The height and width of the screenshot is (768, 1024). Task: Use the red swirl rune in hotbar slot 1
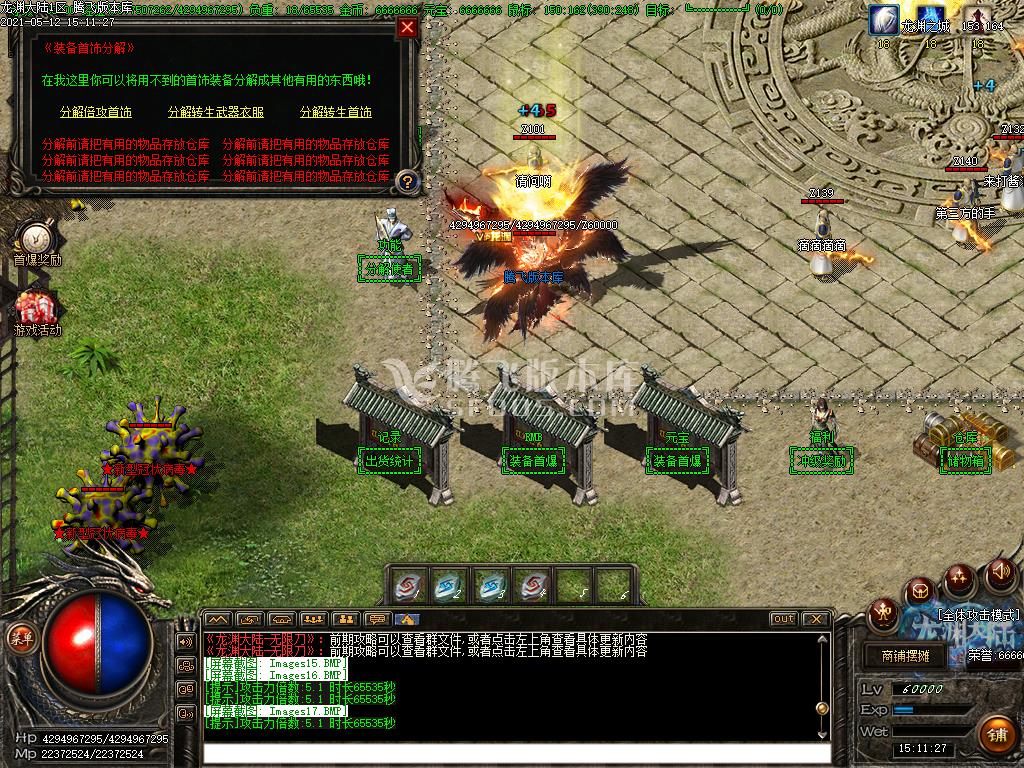pyautogui.click(x=408, y=586)
